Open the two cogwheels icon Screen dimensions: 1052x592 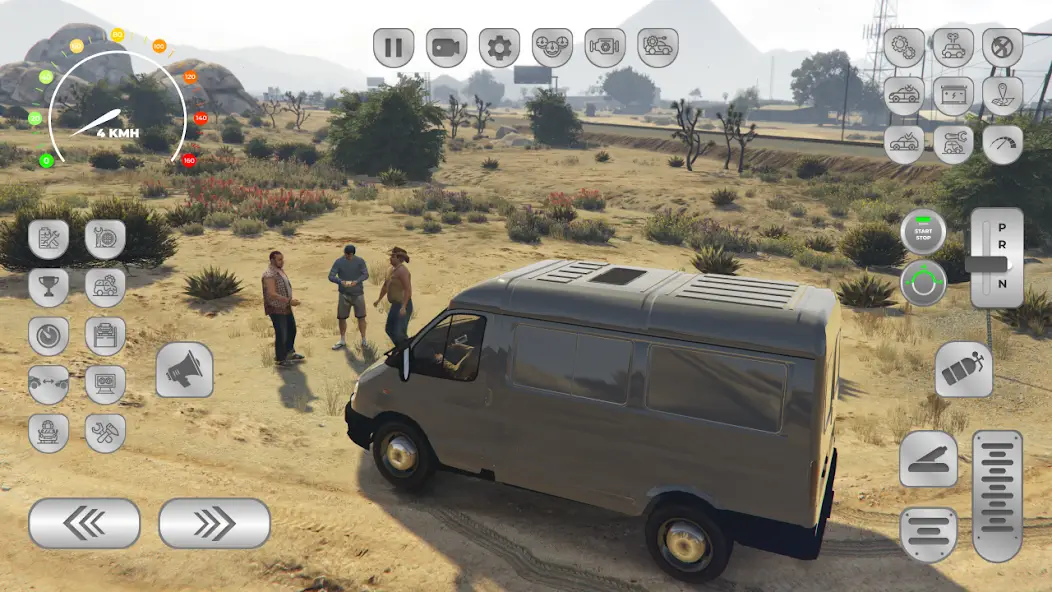[903, 47]
